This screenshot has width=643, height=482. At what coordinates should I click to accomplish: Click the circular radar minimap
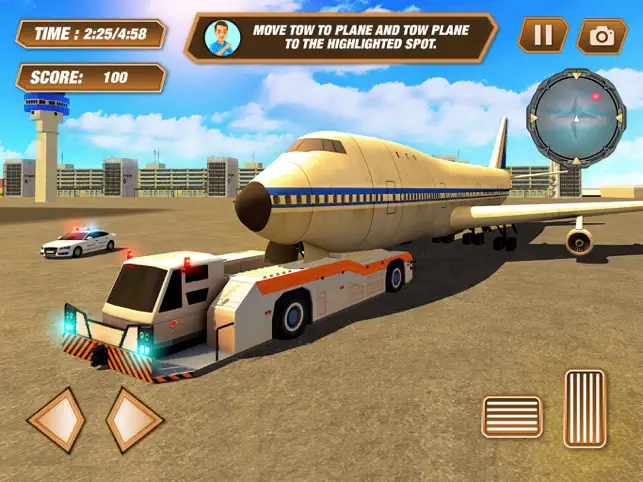tap(576, 116)
